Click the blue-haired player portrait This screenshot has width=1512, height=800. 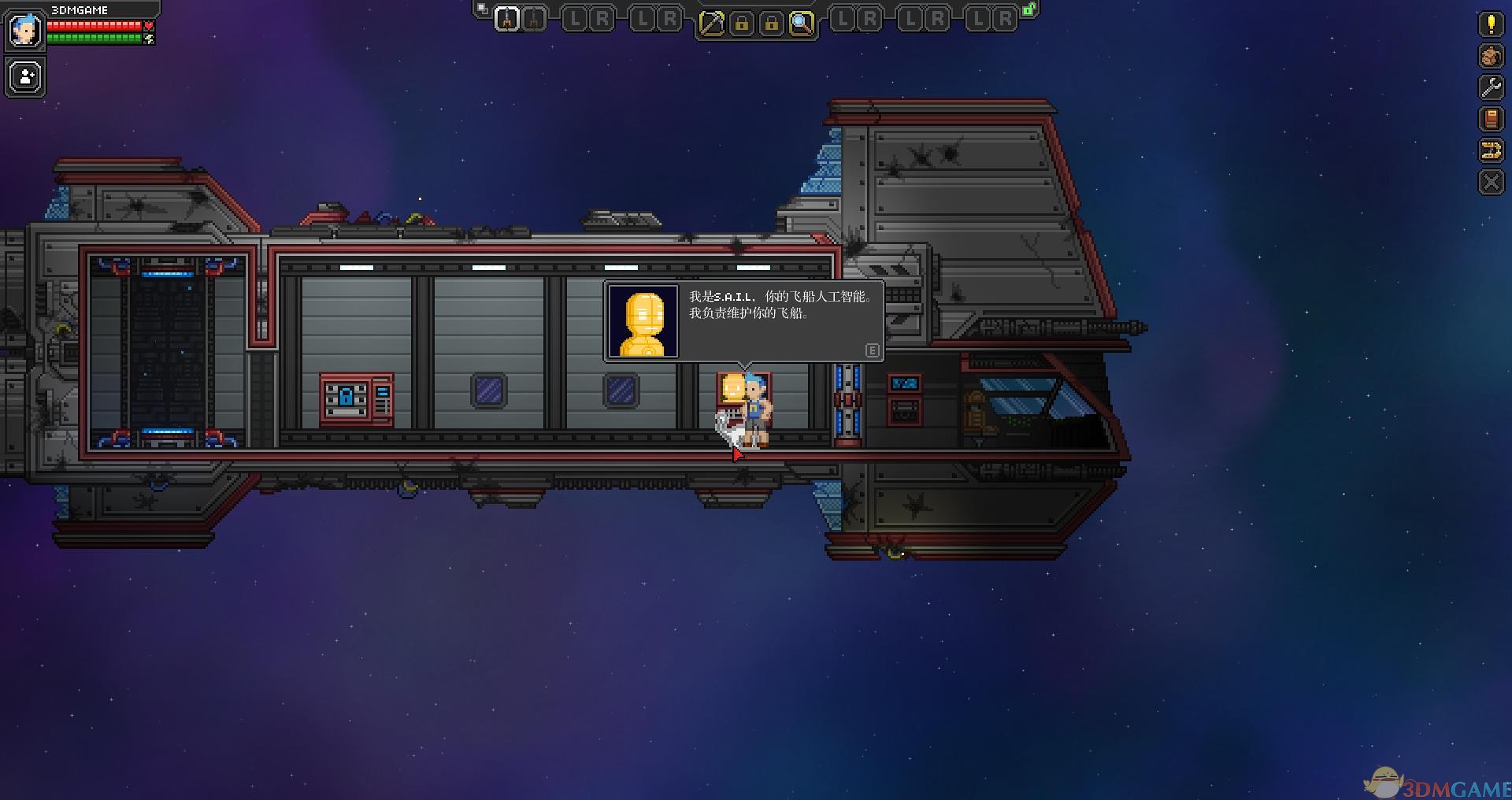pos(24,31)
